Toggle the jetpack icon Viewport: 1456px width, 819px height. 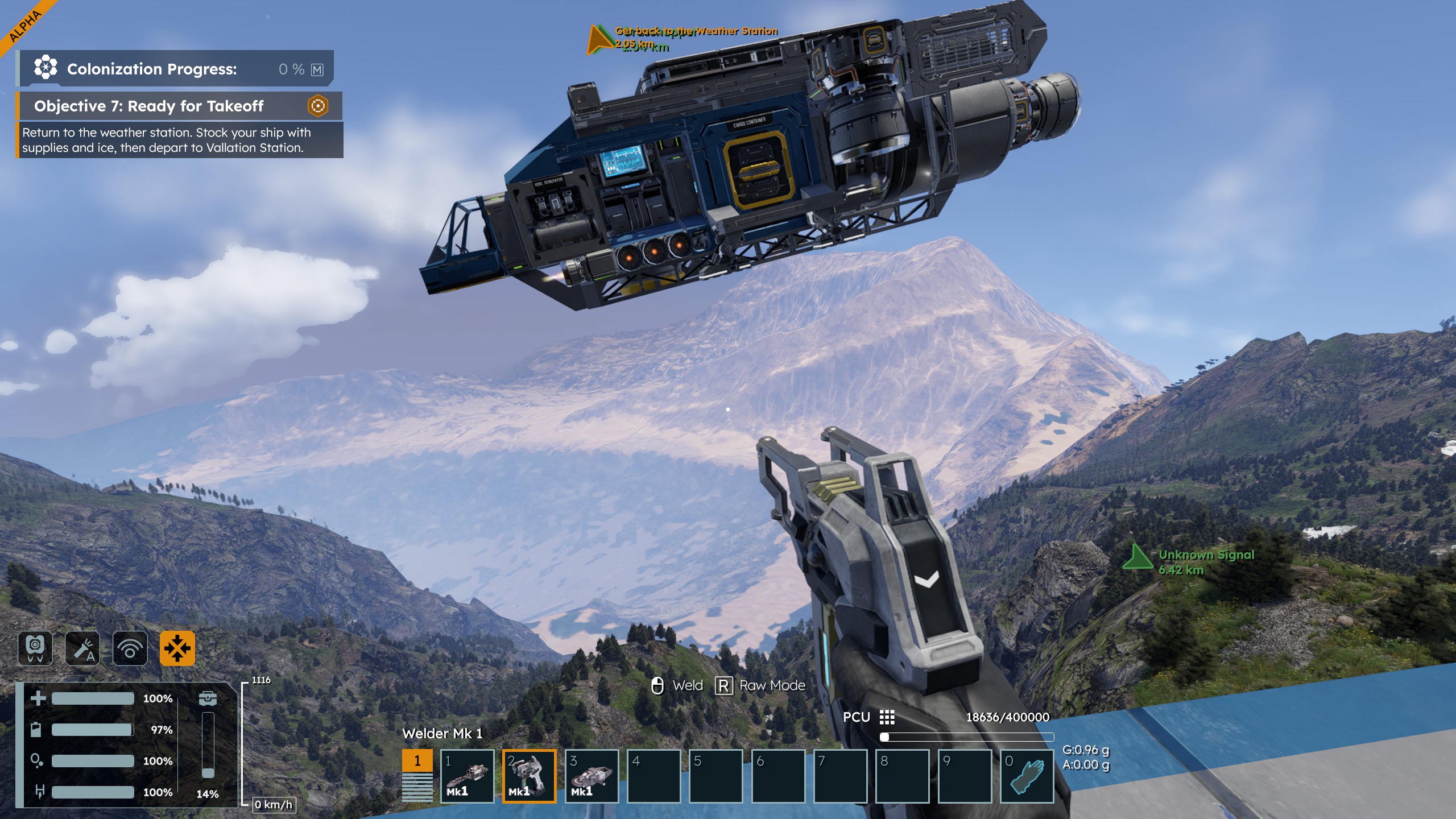point(35,648)
